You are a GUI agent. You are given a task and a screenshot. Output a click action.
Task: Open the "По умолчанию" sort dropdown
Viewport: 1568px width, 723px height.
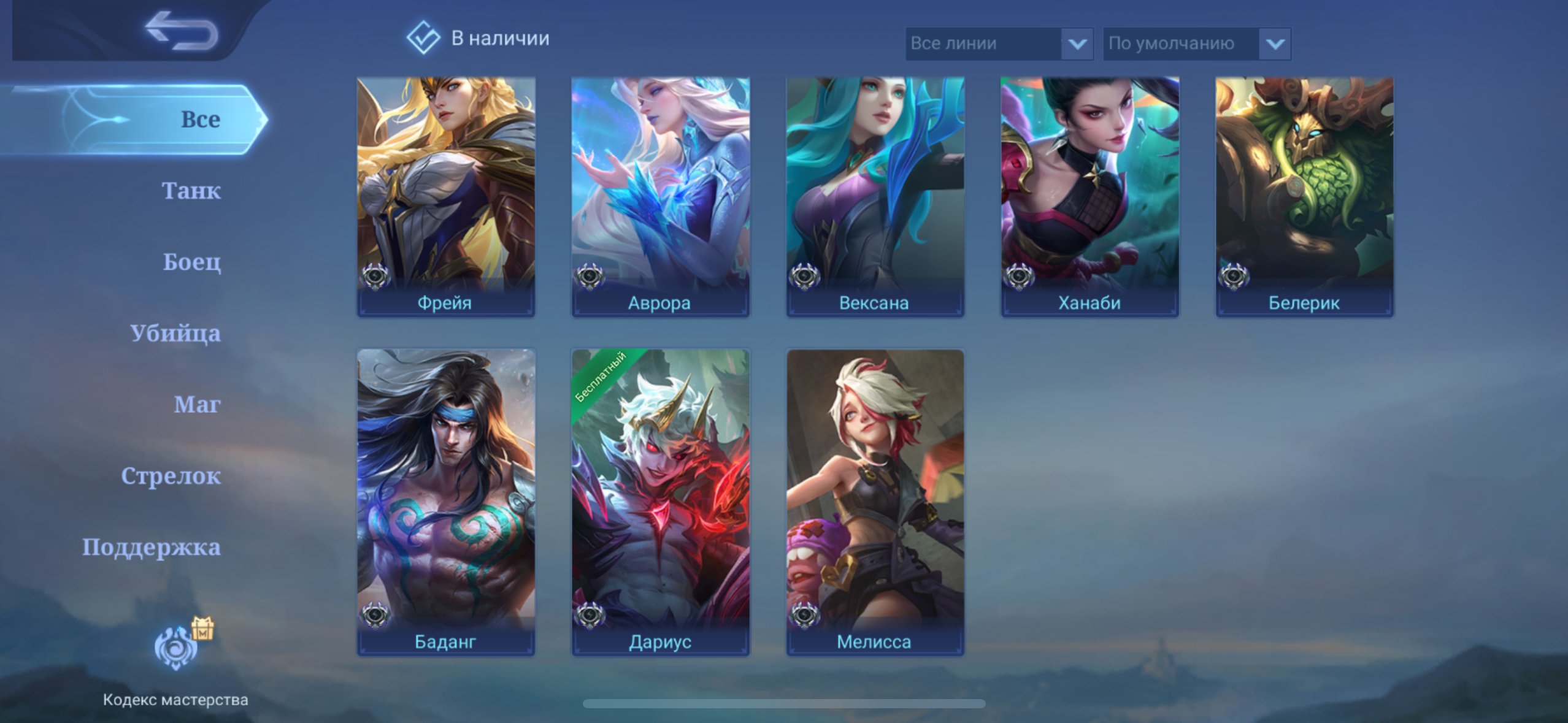point(1196,44)
